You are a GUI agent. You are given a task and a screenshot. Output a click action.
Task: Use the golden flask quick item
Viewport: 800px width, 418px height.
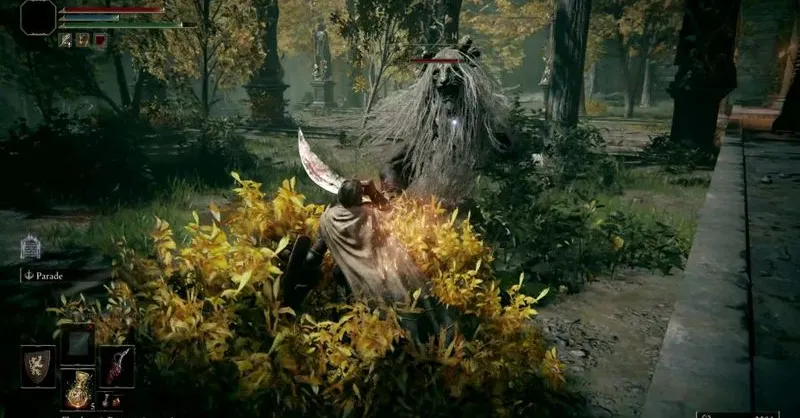click(77, 390)
